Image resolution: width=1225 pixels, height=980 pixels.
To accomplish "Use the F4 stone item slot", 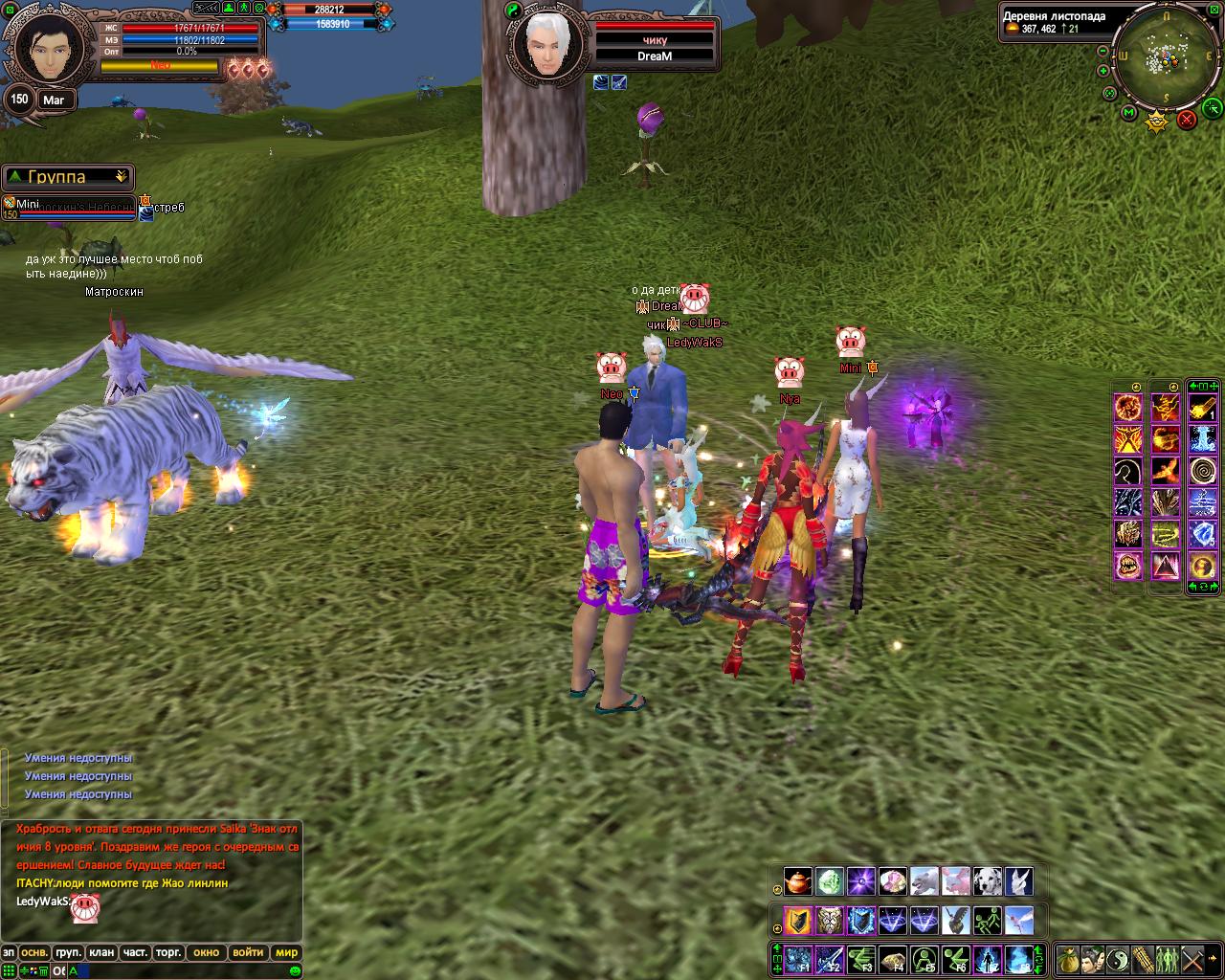I will coord(893,959).
